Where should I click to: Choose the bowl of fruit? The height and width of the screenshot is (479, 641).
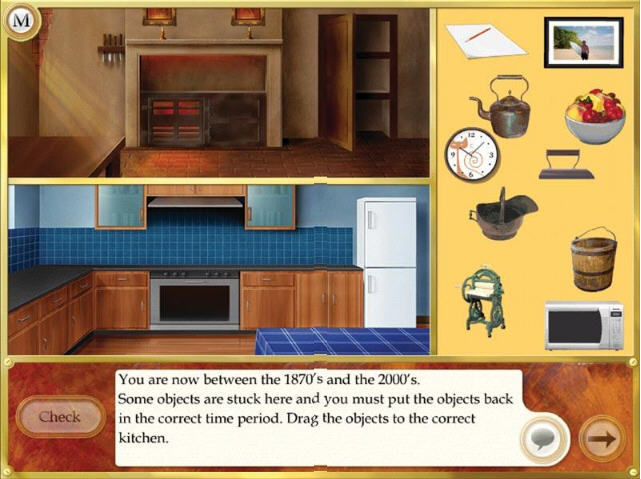tap(594, 116)
